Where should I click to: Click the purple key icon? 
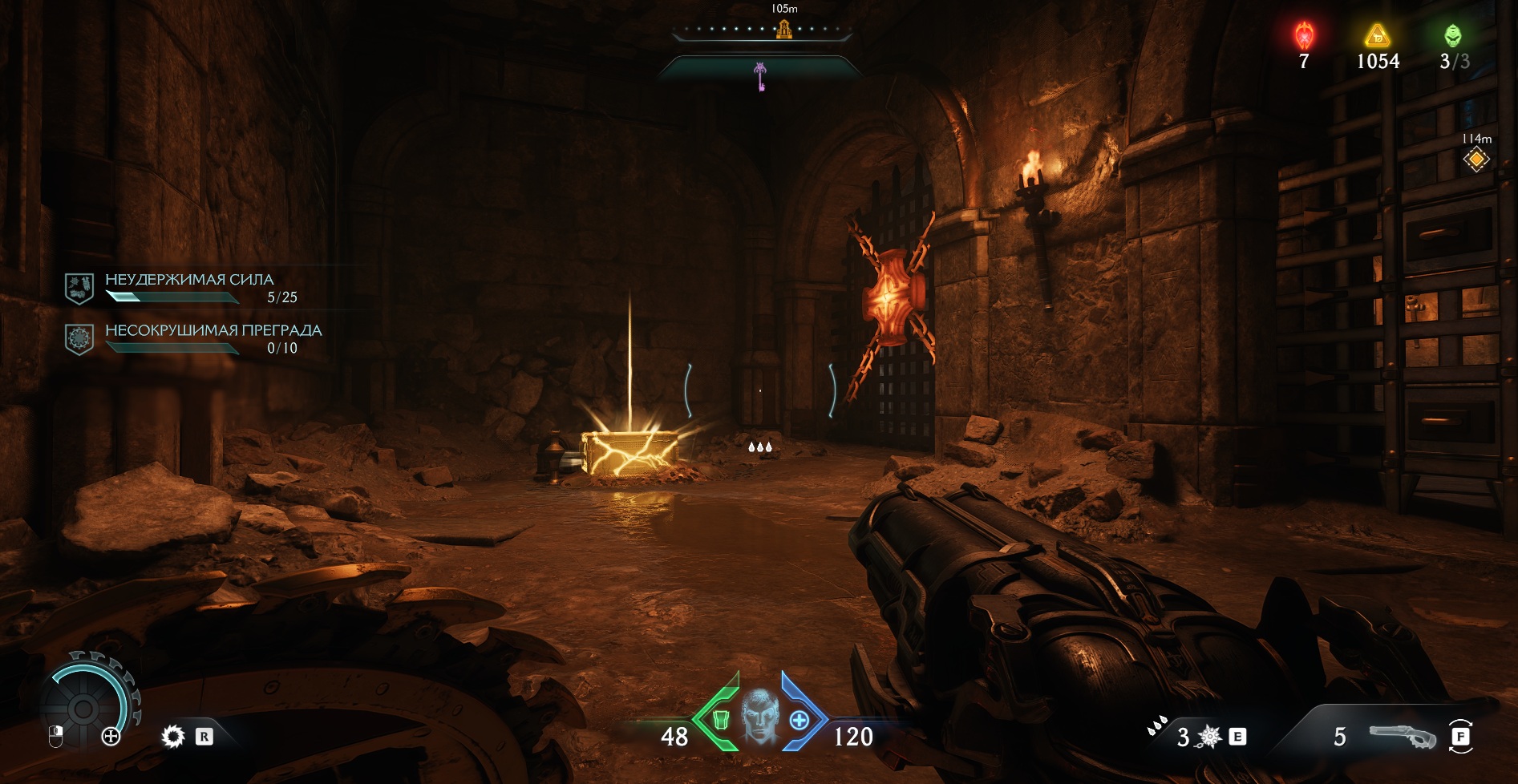point(760,77)
